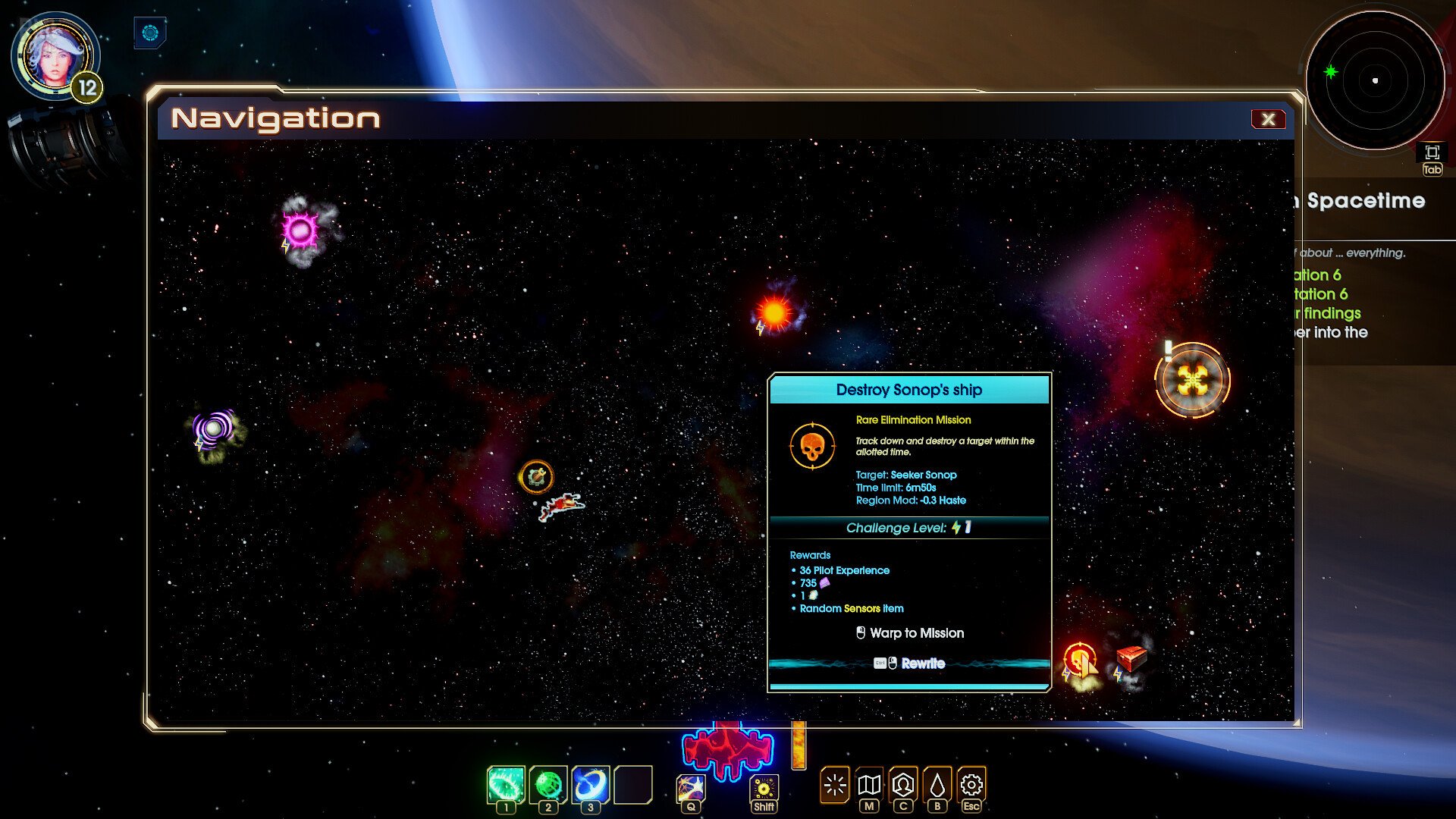
Task: Click the pilot portrait at level 12
Action: tap(55, 56)
